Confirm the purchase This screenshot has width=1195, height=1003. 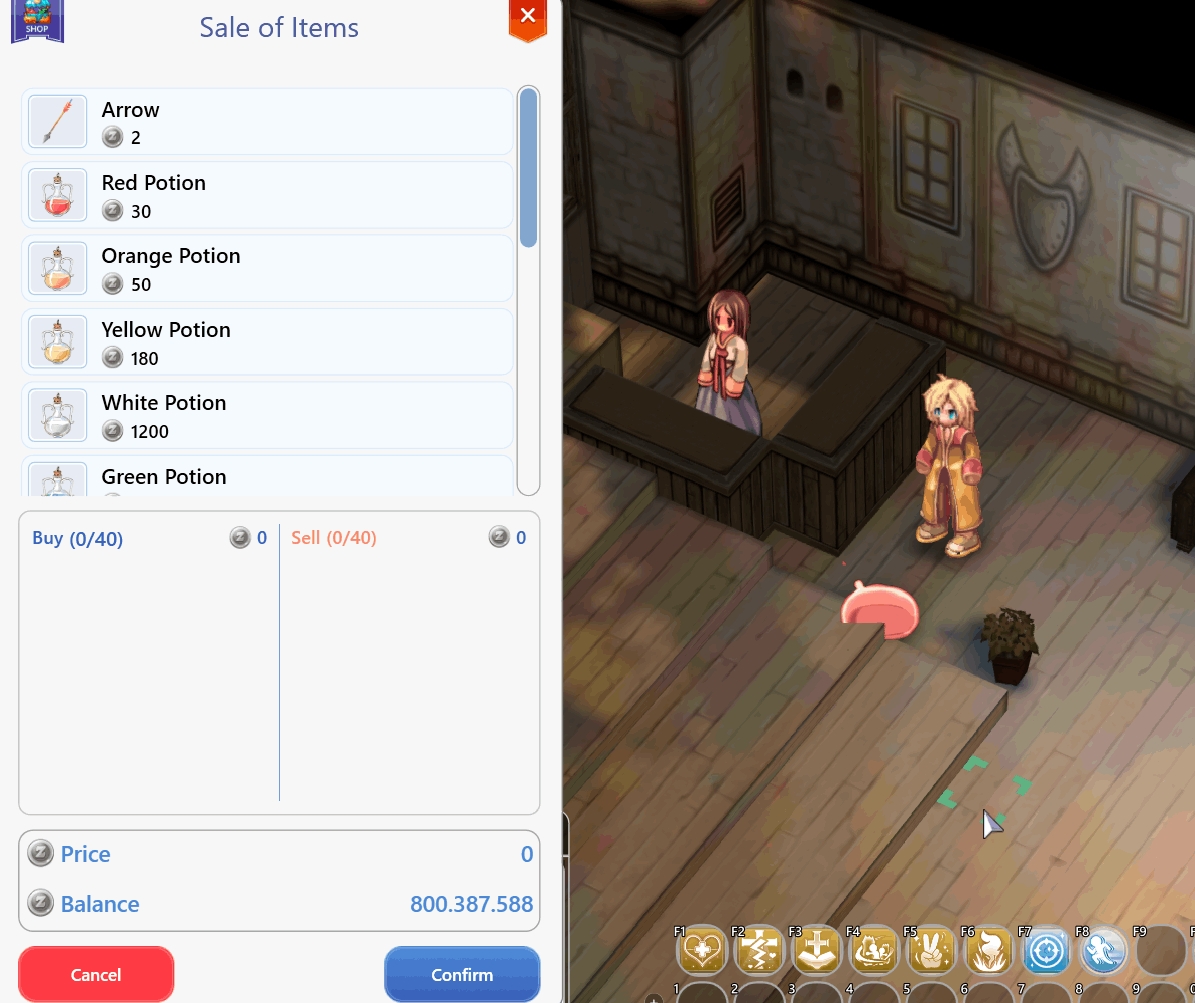[462, 974]
